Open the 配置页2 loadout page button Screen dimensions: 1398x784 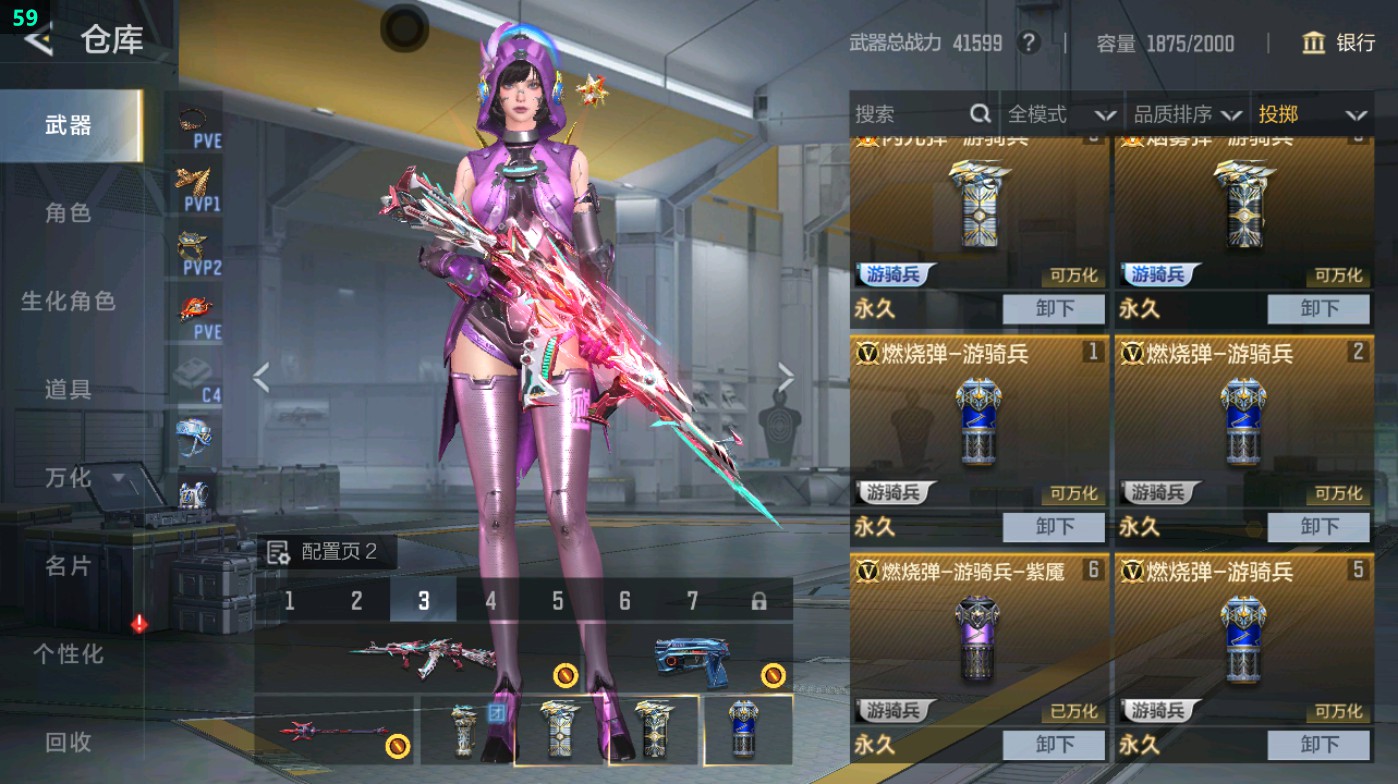pyautogui.click(x=324, y=552)
